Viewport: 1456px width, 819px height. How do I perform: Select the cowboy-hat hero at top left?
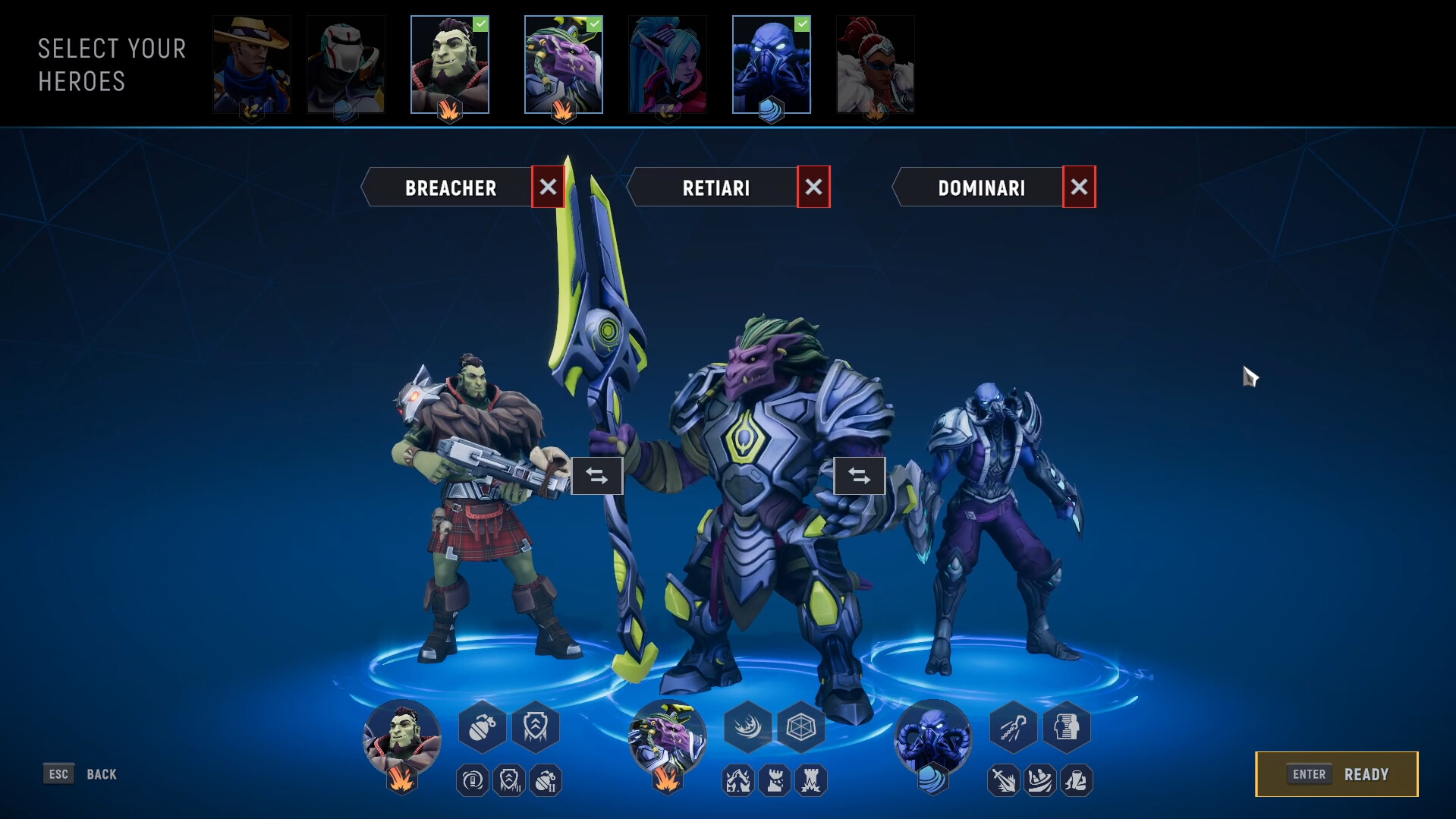251,65
